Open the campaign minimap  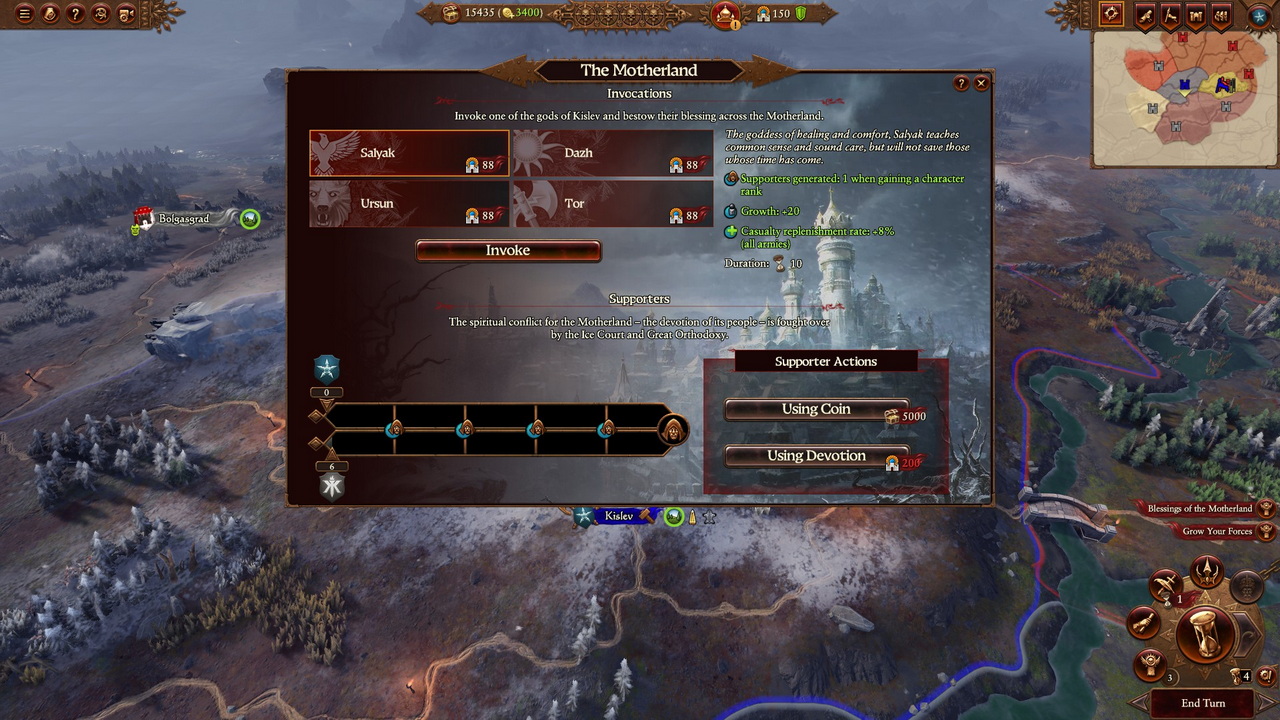(x=1184, y=98)
